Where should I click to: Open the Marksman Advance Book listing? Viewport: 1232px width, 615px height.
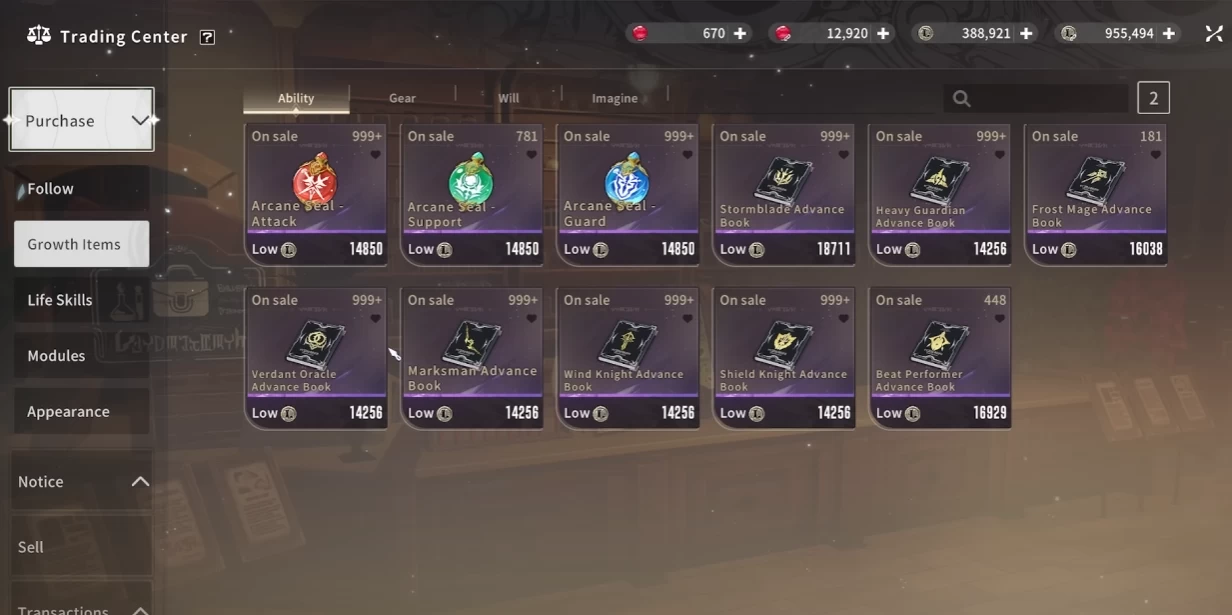tap(472, 358)
